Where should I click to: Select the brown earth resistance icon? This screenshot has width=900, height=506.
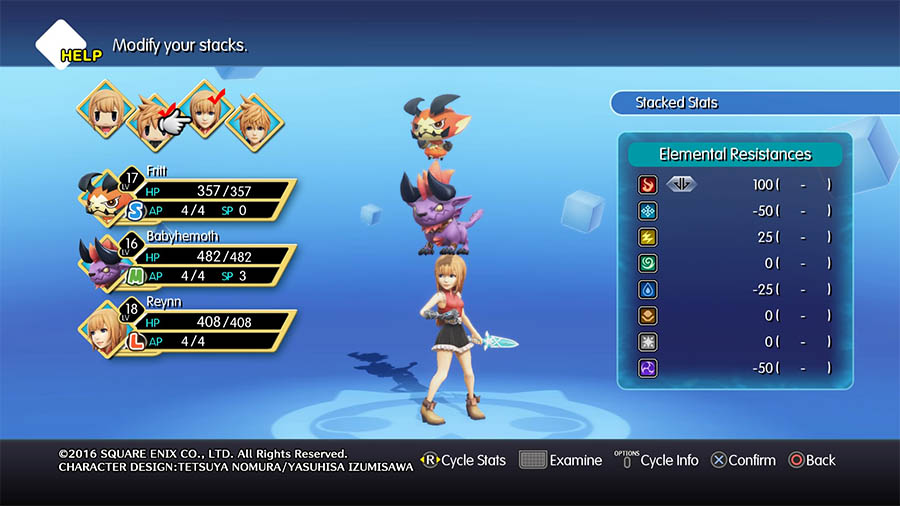click(x=647, y=316)
